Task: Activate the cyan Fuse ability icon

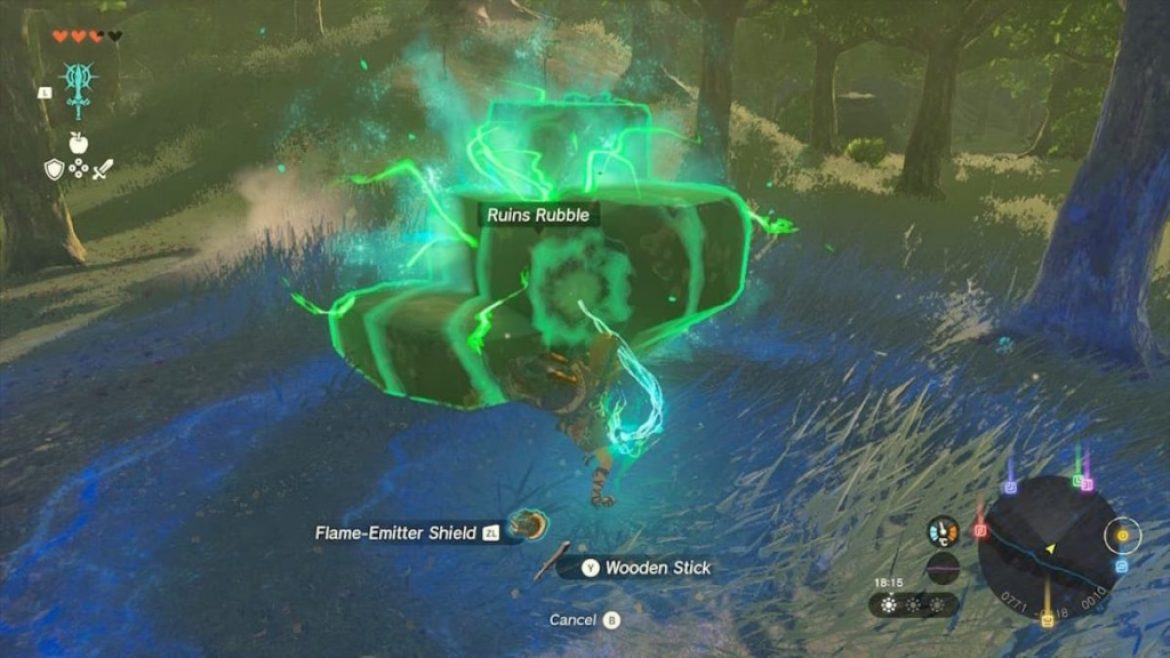Action: (x=79, y=88)
